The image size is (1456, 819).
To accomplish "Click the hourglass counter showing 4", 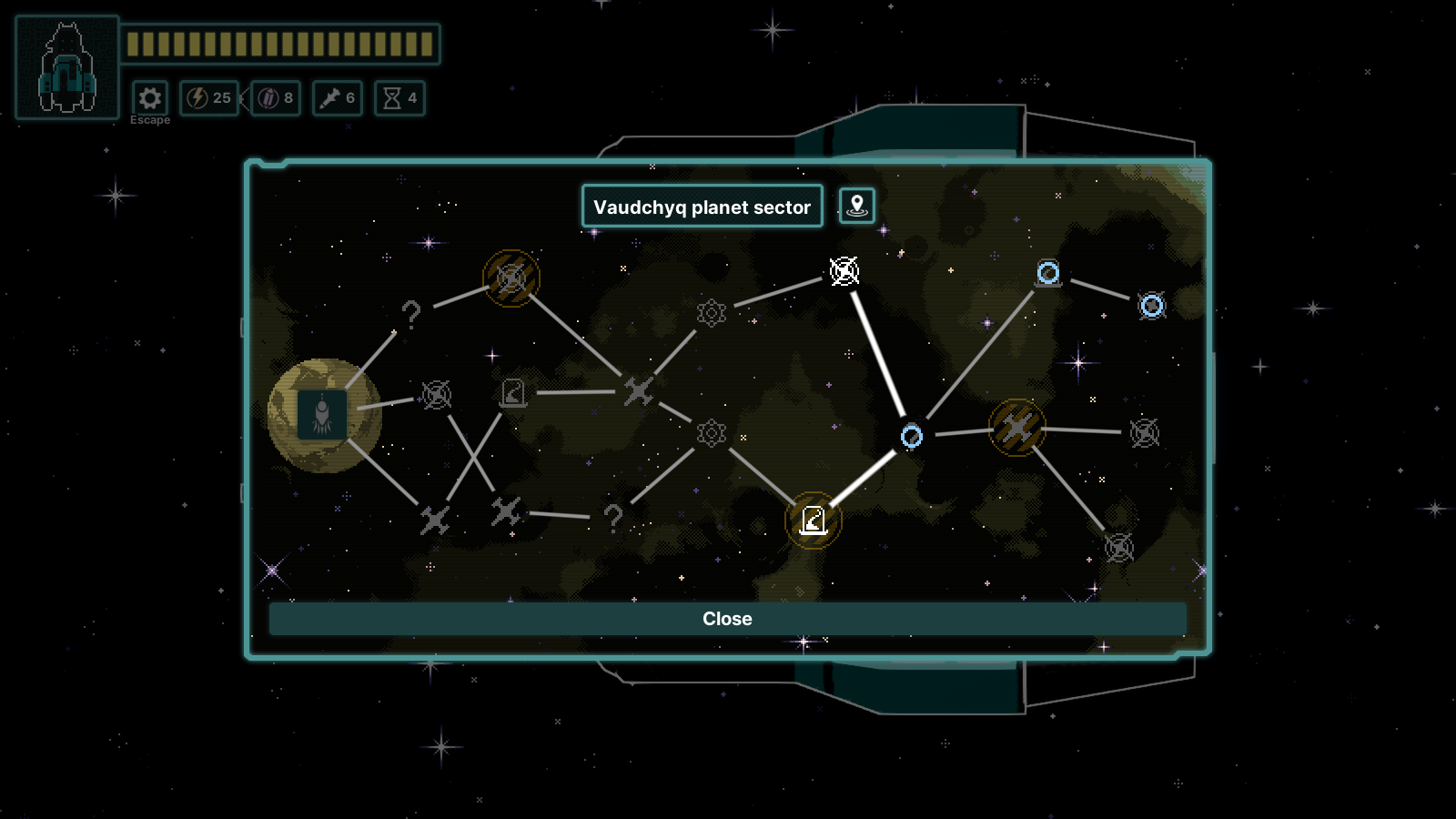I will pyautogui.click(x=399, y=99).
